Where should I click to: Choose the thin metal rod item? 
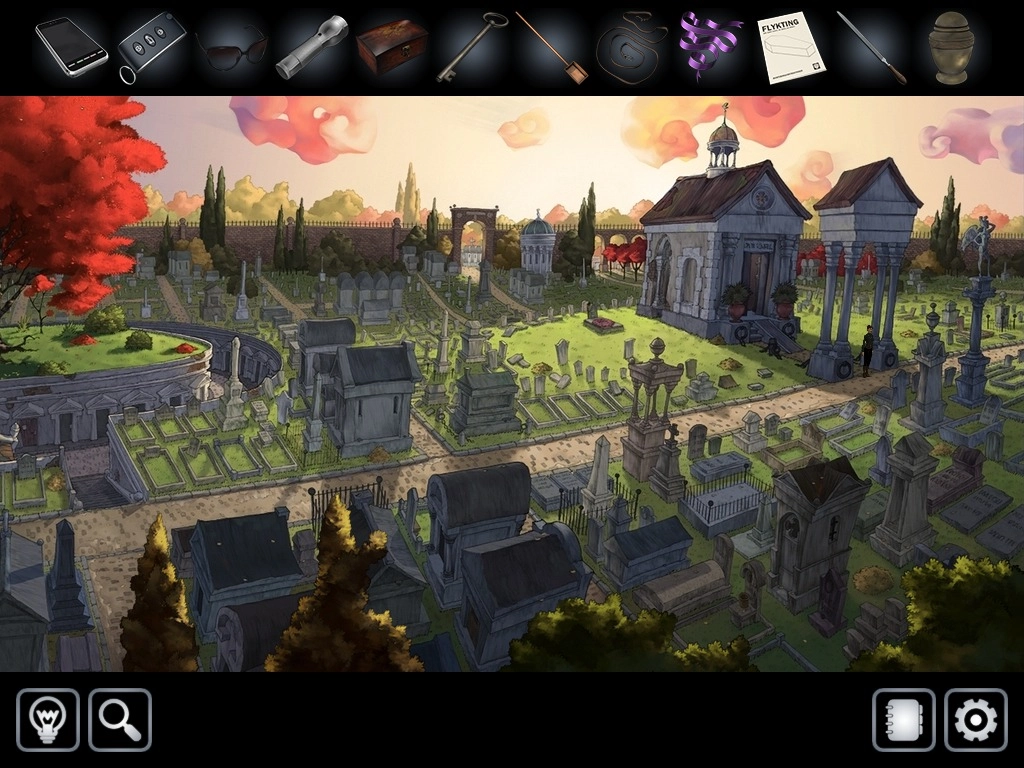(871, 47)
